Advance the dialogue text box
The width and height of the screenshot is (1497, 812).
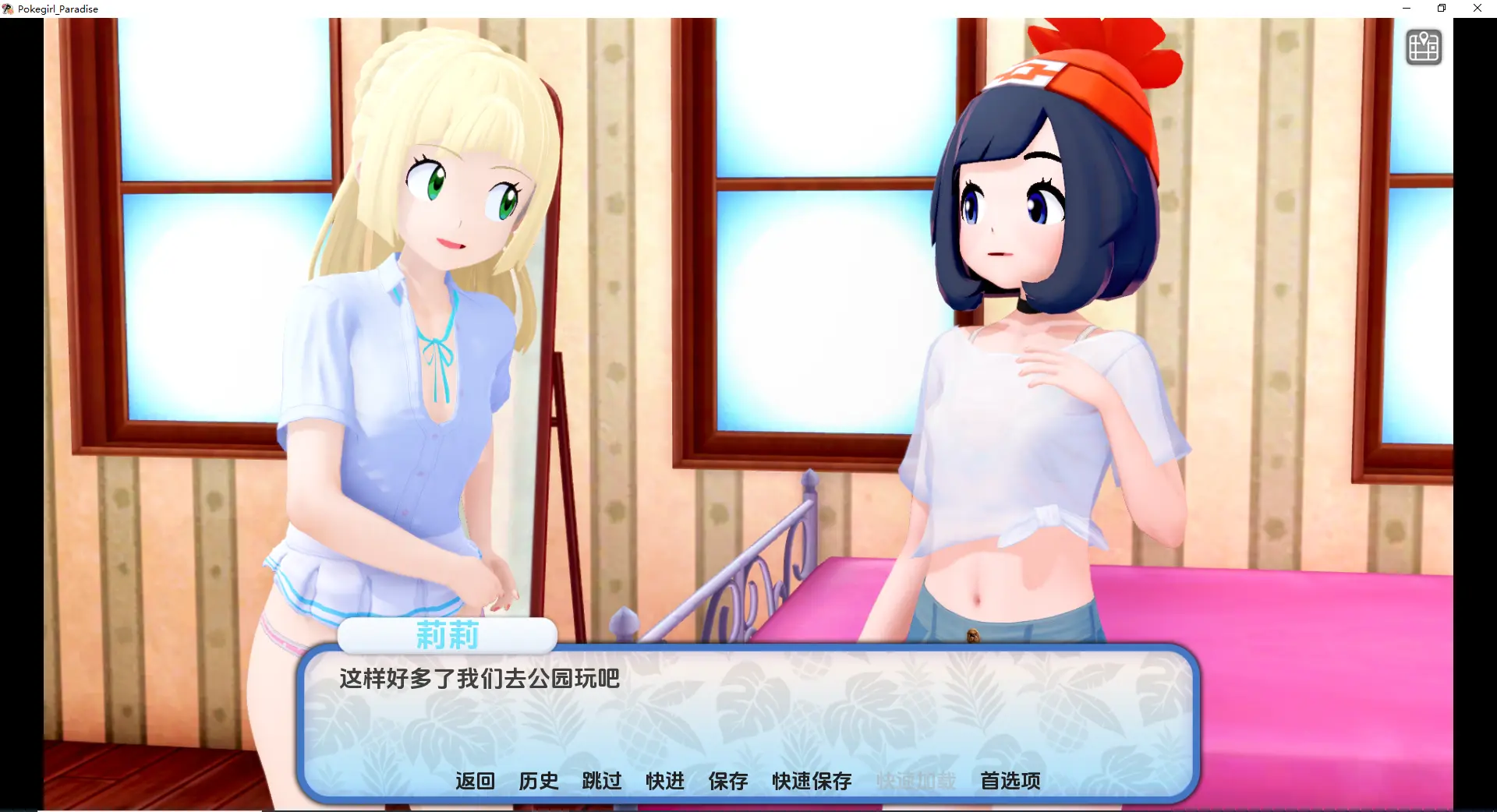tap(748, 717)
